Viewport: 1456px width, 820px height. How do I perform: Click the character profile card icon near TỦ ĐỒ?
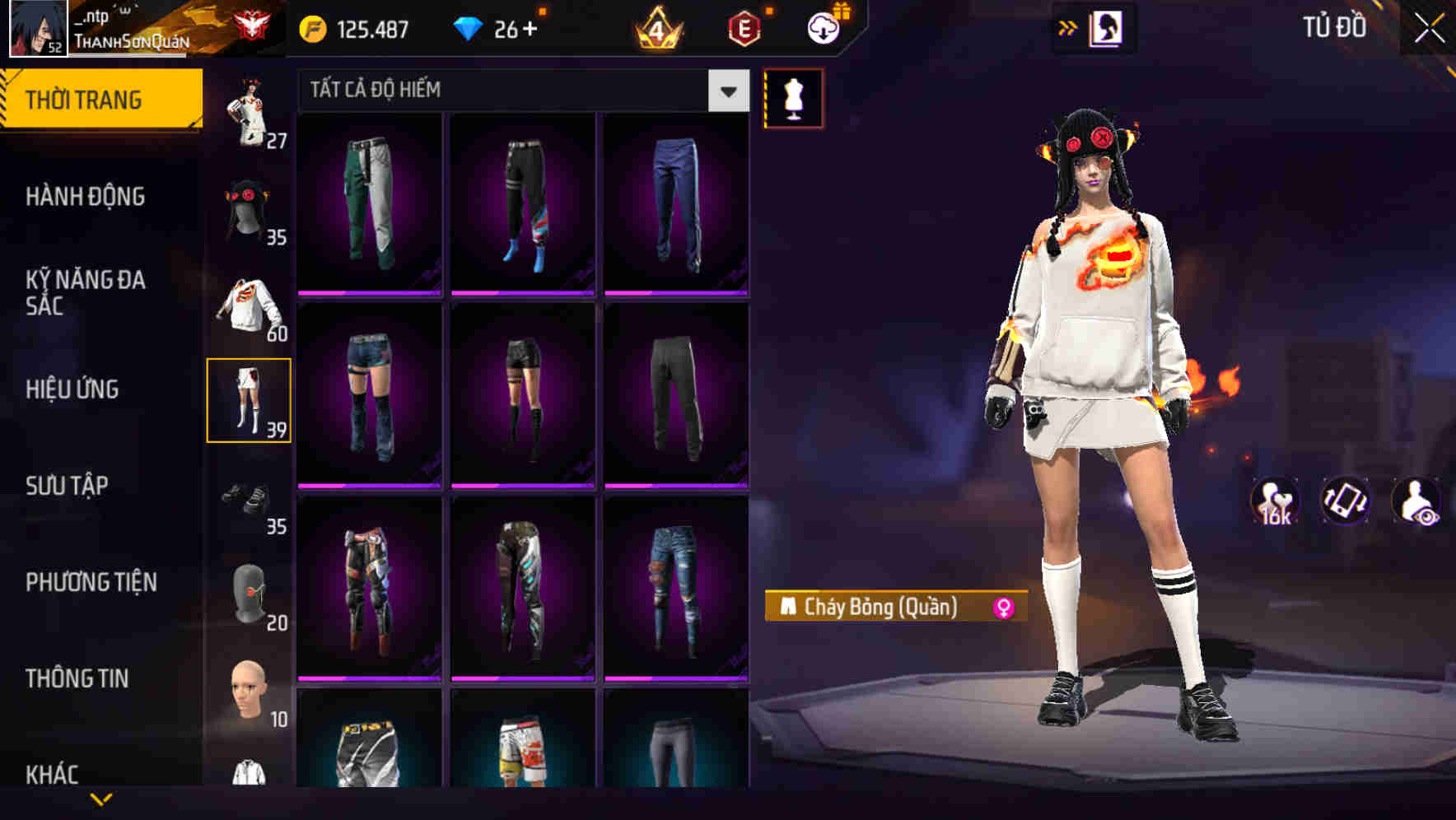(x=1107, y=27)
